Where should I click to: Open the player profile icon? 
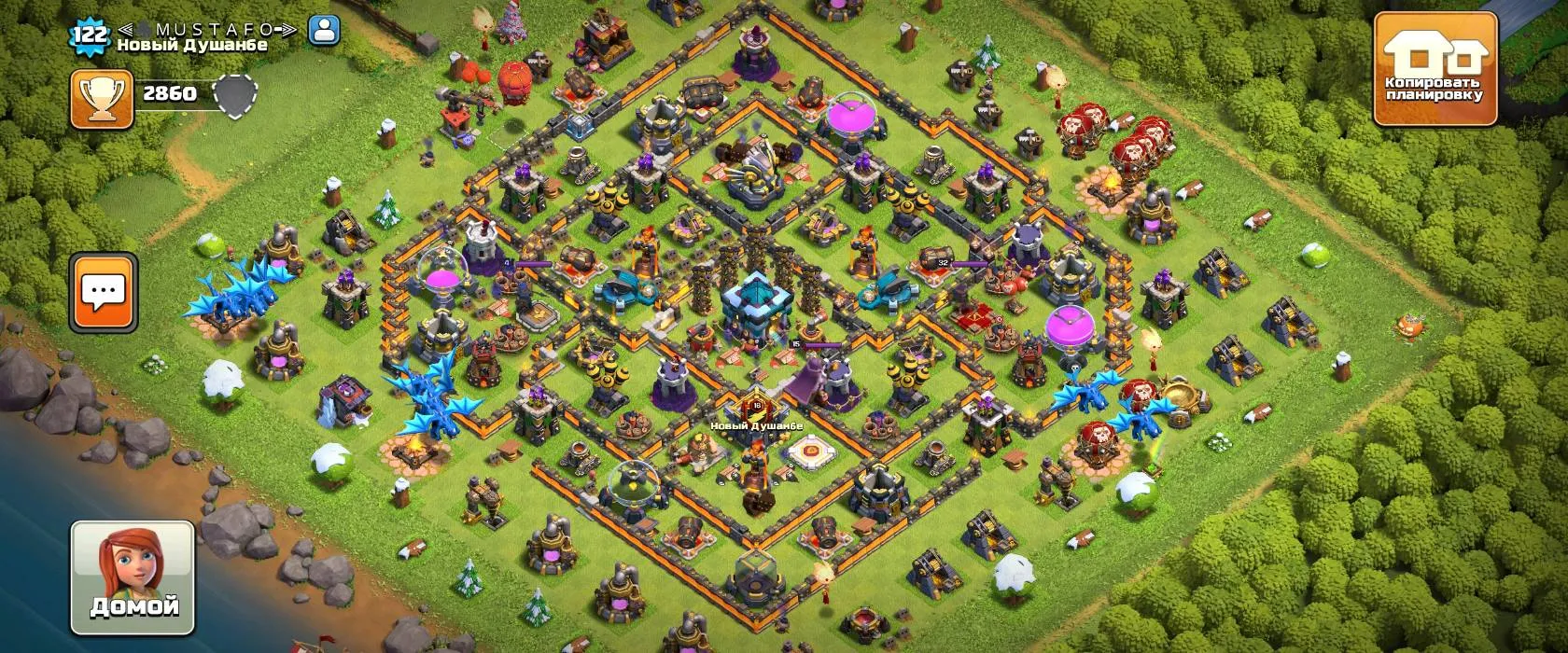[x=324, y=31]
